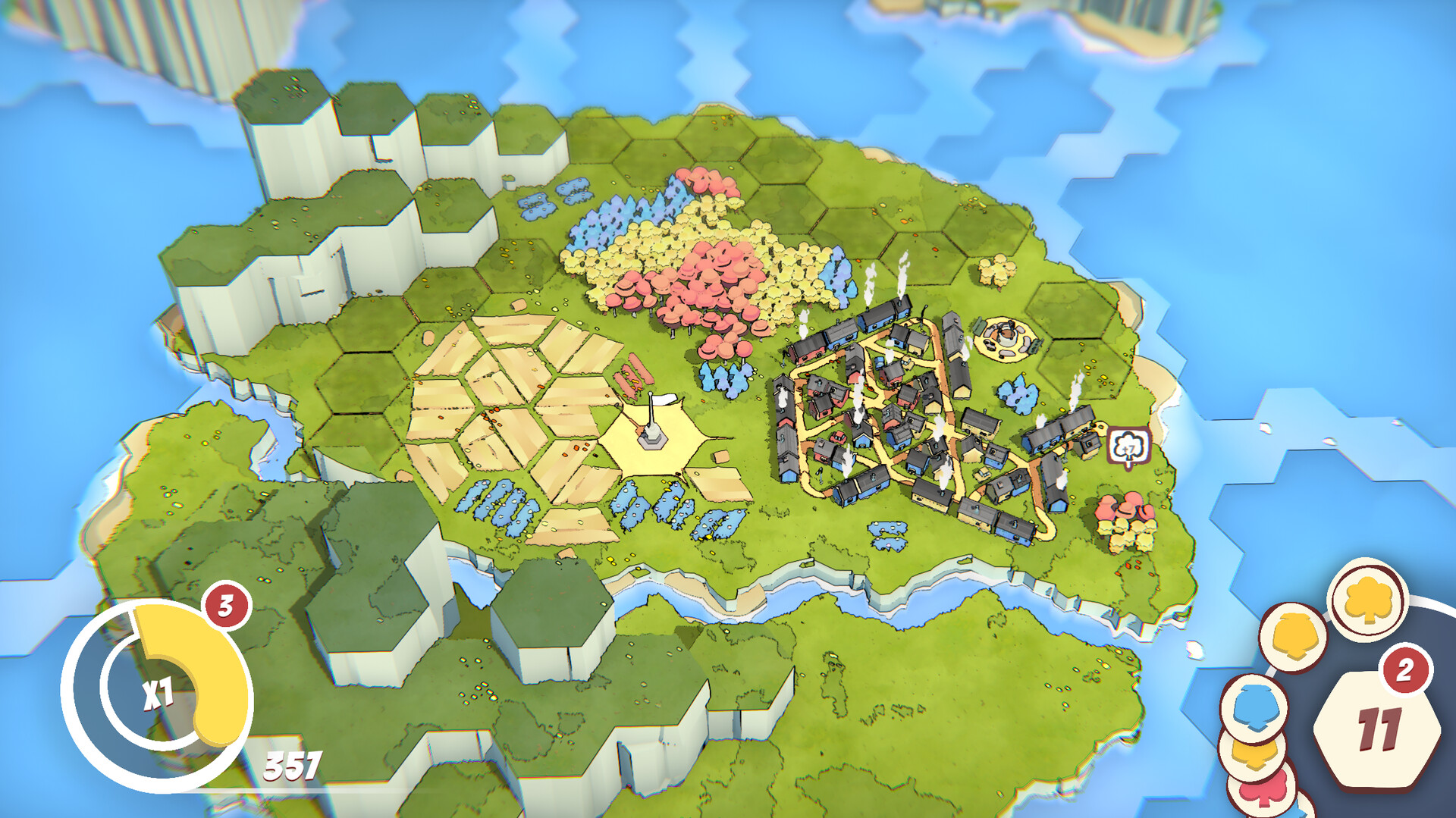
Task: Click the yellow acorn token below the clover
Action: click(1293, 635)
